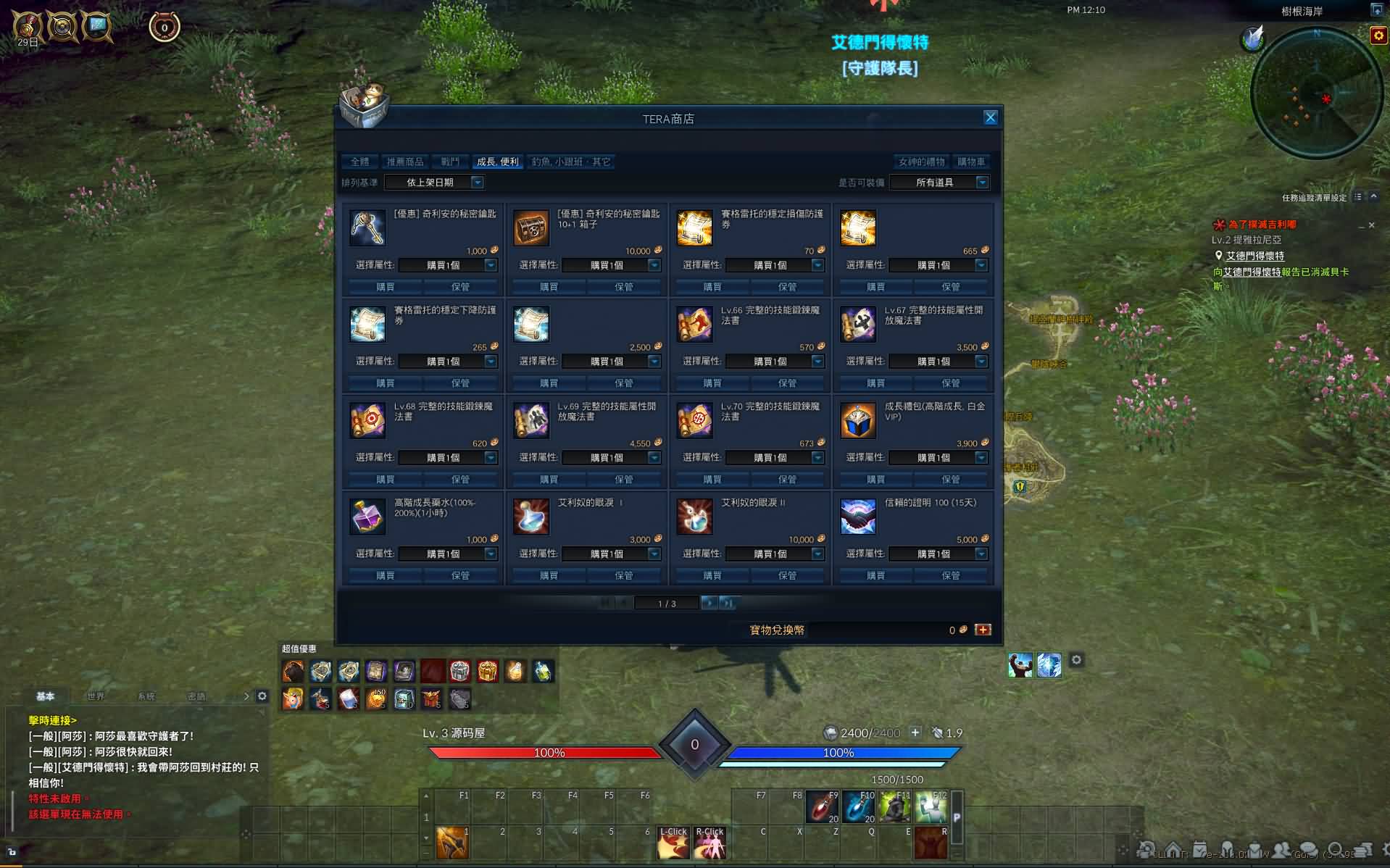
Task: View the 購物車 shopping cart
Action: coord(971,162)
